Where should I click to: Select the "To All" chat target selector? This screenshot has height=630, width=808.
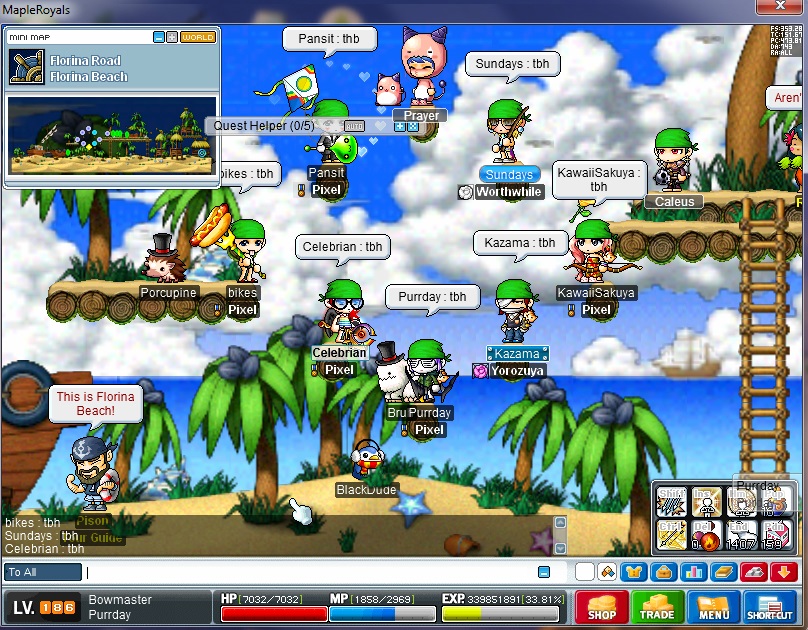coord(43,573)
